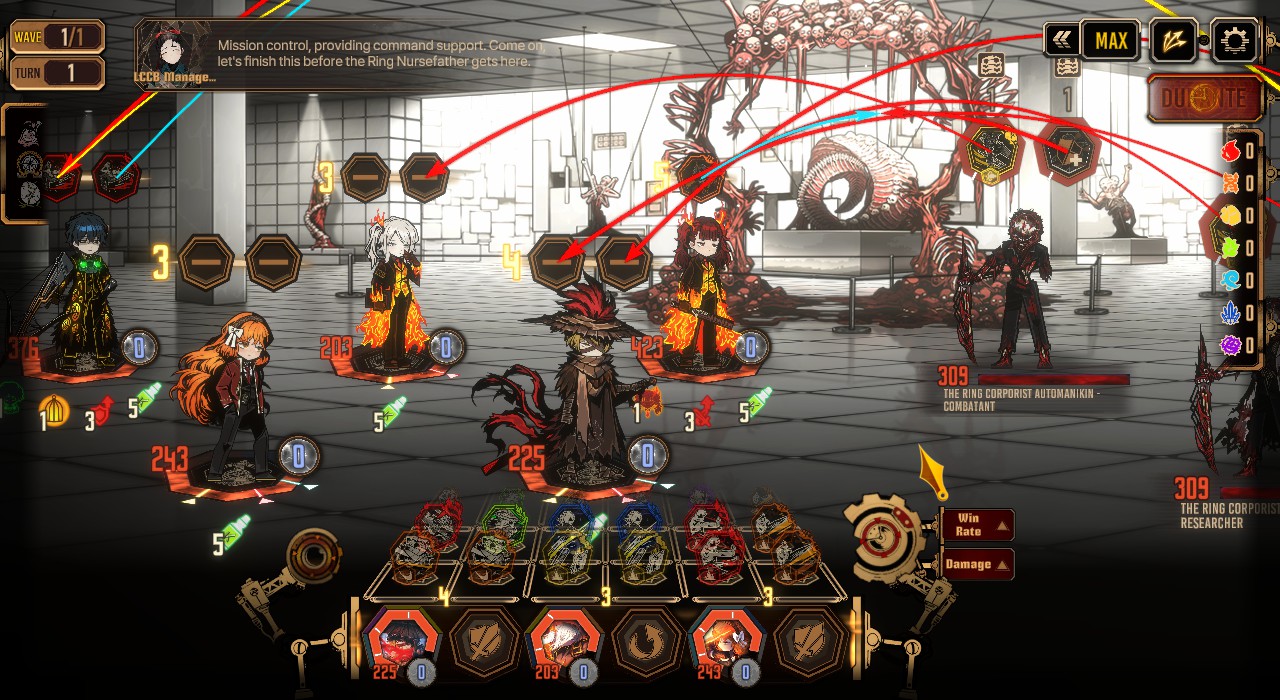Select the Win Rate auto-select option

point(977,524)
